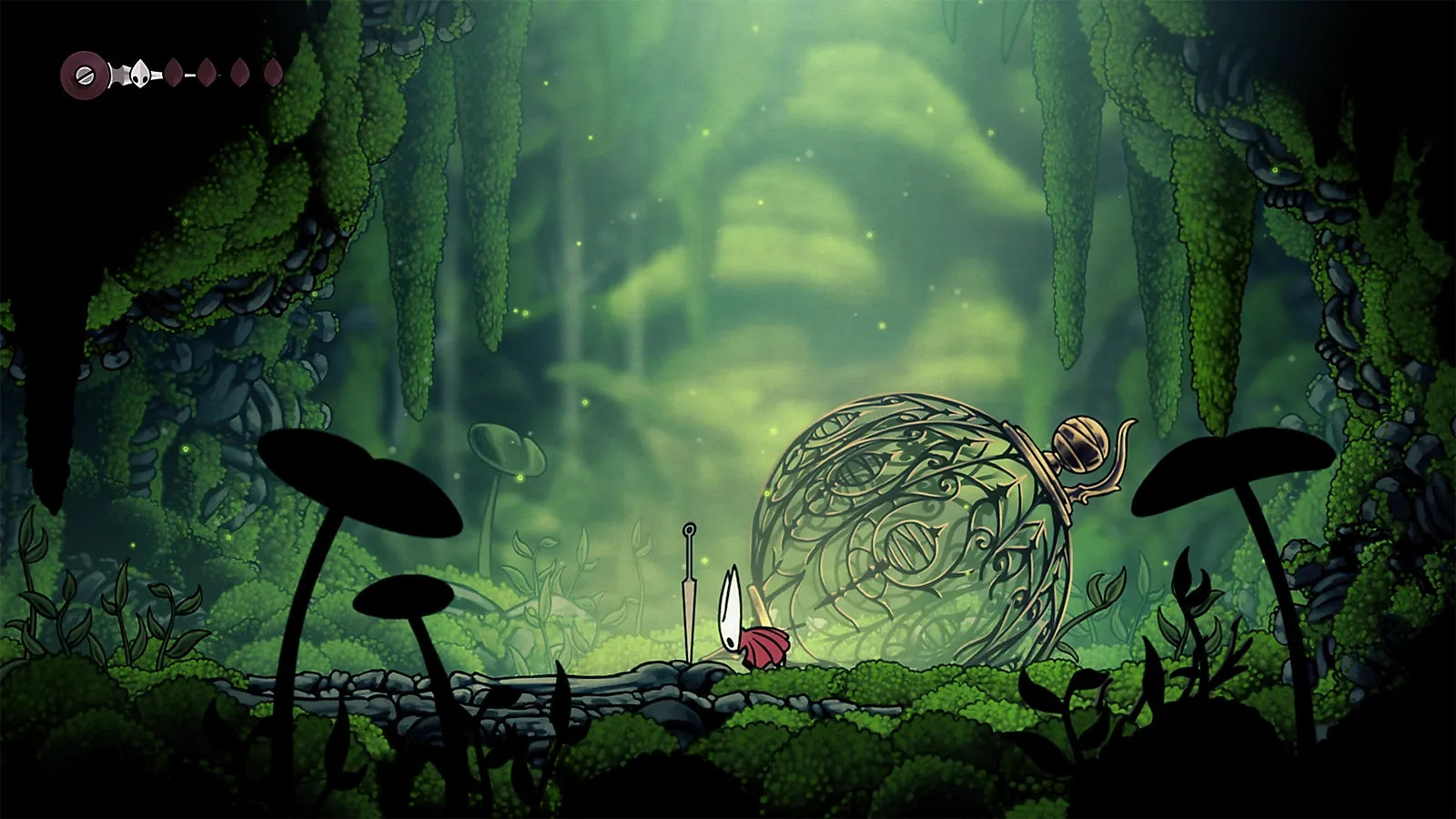1456x819 pixels.
Task: Select the upright needle planted in the ground
Action: [x=688, y=591]
